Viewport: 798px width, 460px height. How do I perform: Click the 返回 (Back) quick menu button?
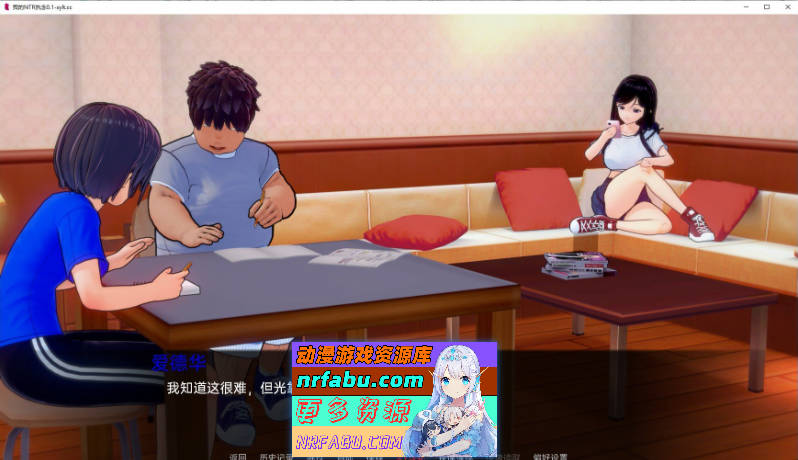[x=237, y=456]
